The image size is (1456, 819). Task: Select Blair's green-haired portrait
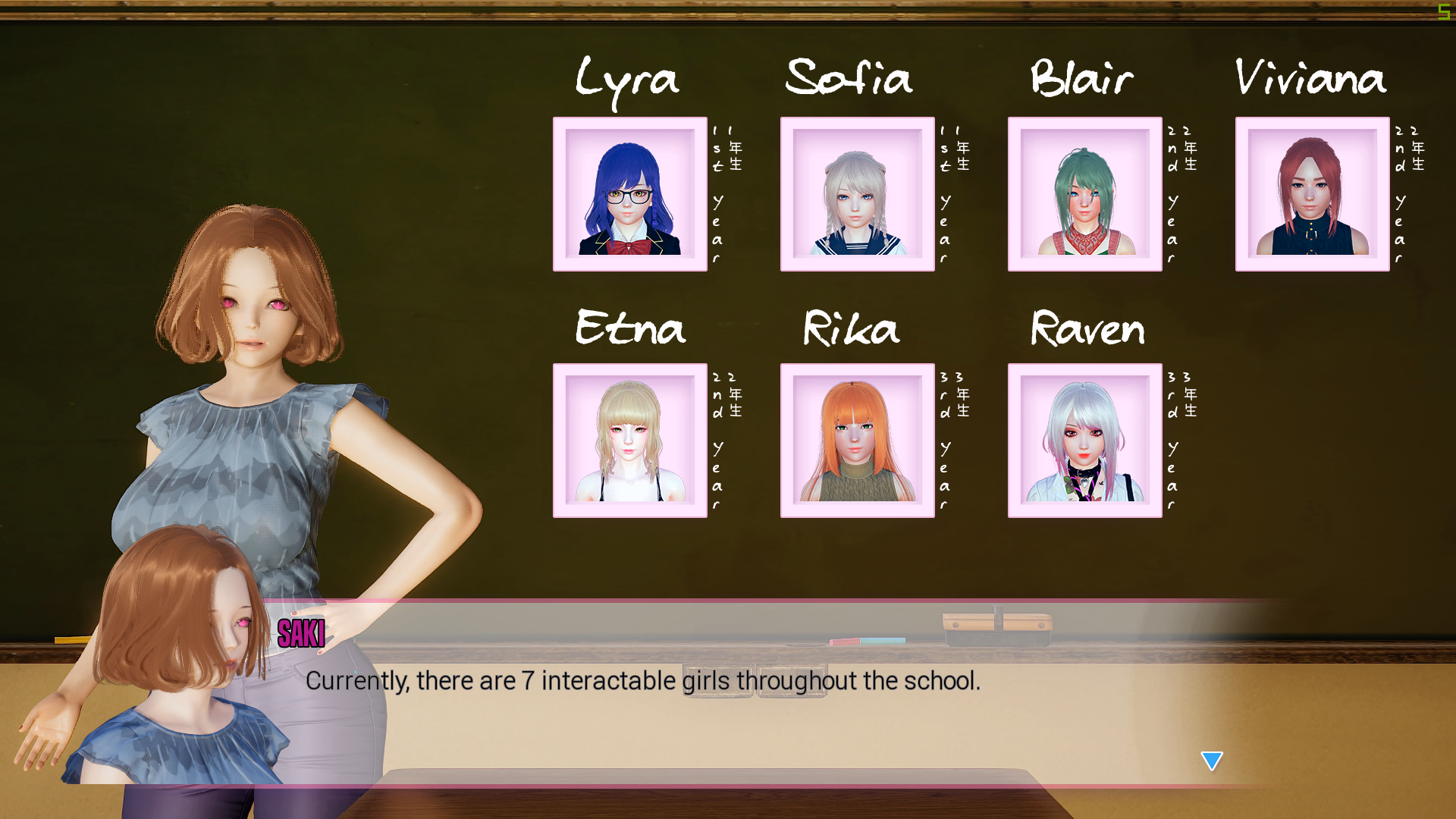point(1084,193)
